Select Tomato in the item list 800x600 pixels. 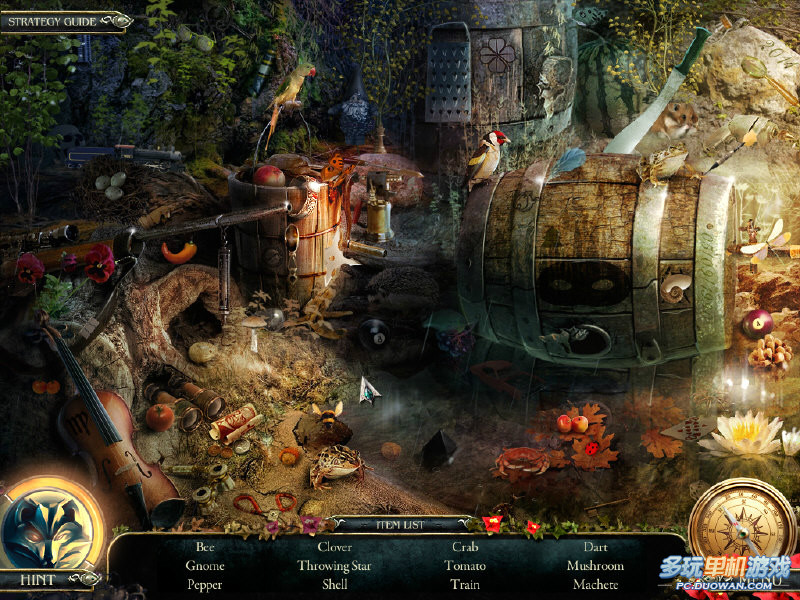click(465, 566)
